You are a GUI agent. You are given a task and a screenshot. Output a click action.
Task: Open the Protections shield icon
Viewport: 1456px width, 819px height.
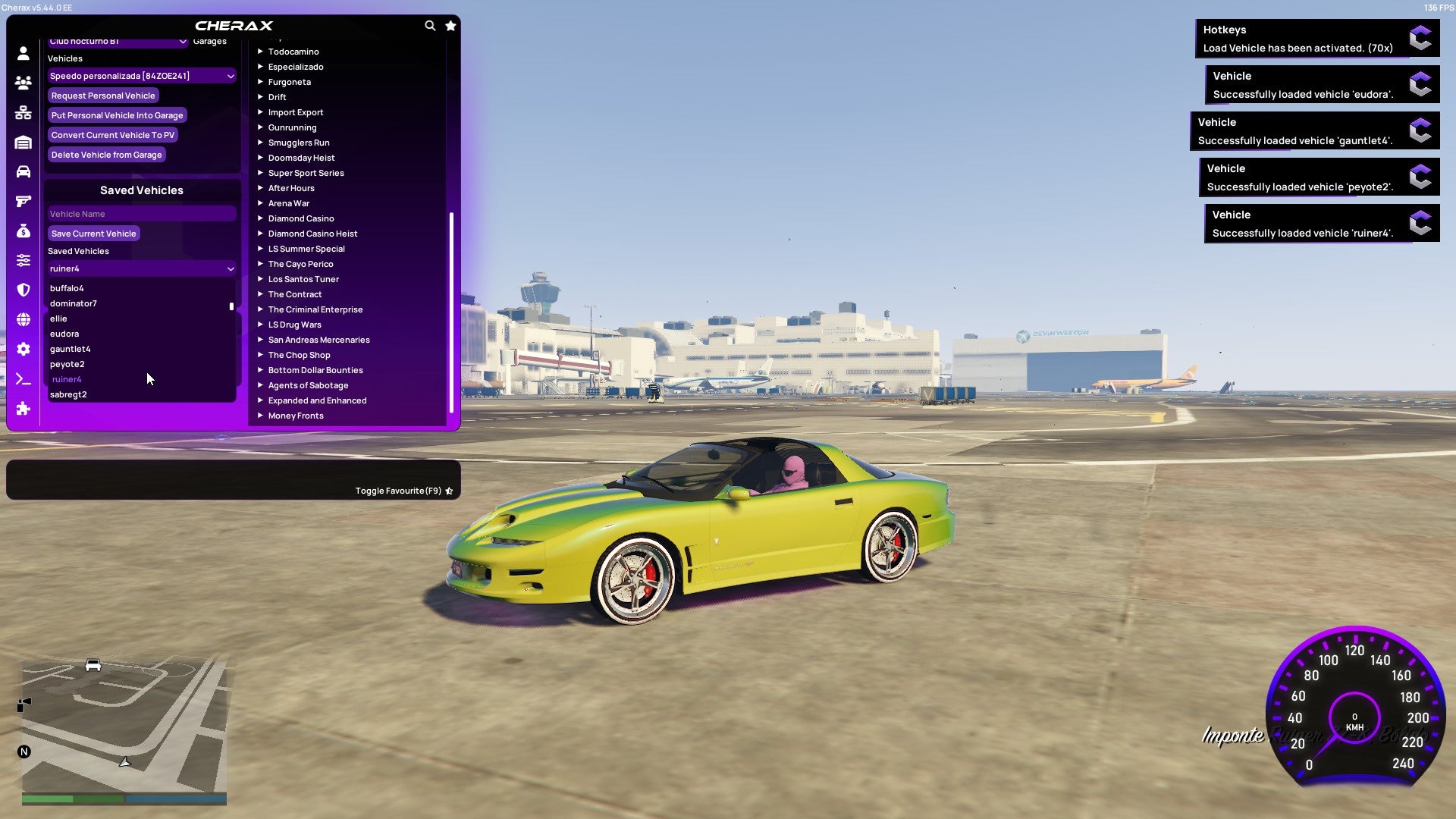23,289
